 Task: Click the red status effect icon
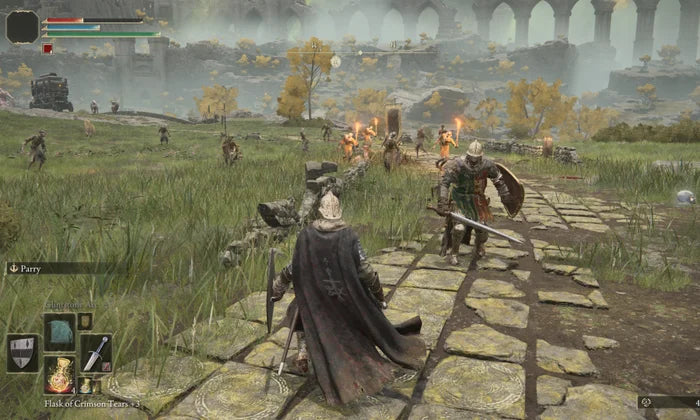click(x=47, y=48)
